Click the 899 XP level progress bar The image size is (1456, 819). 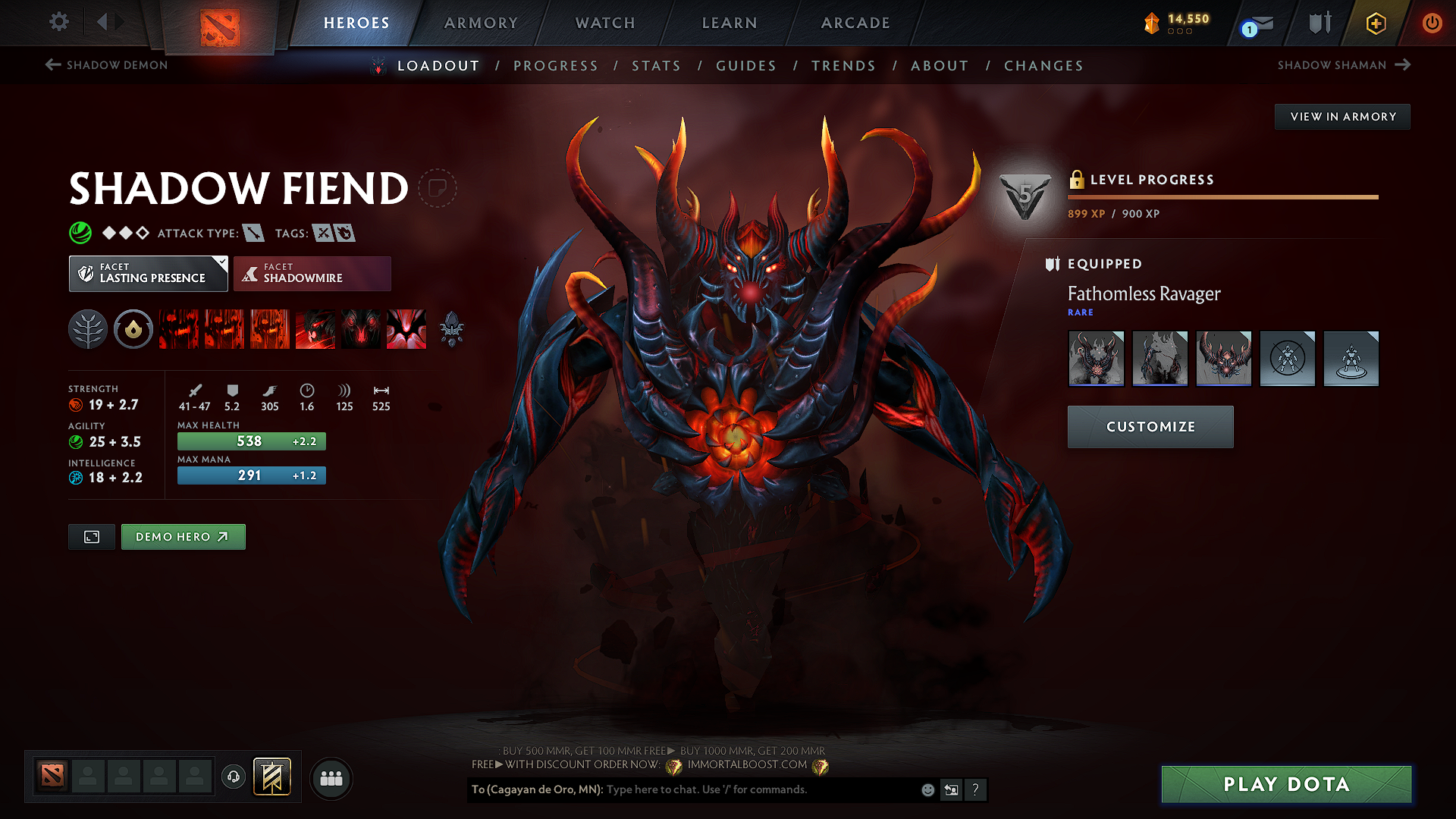tap(1221, 197)
